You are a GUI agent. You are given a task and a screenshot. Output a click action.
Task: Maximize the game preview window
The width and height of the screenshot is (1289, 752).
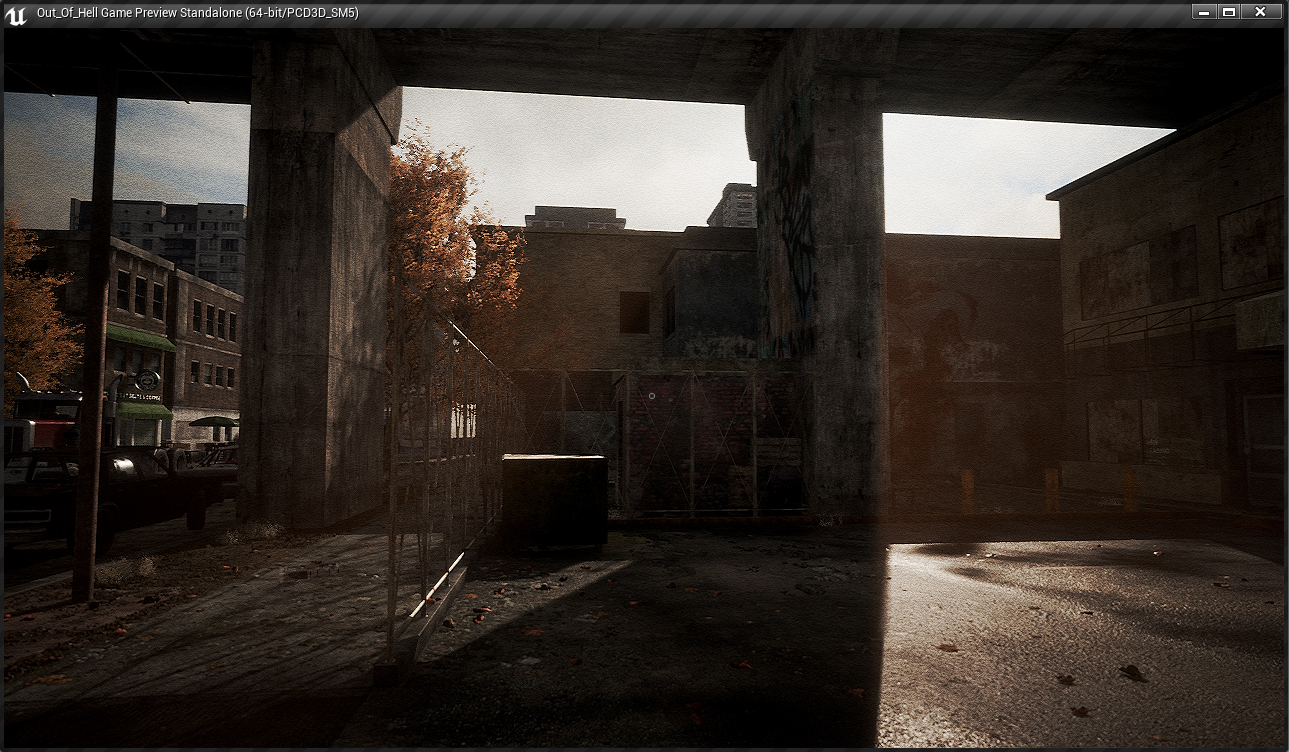click(x=1229, y=12)
